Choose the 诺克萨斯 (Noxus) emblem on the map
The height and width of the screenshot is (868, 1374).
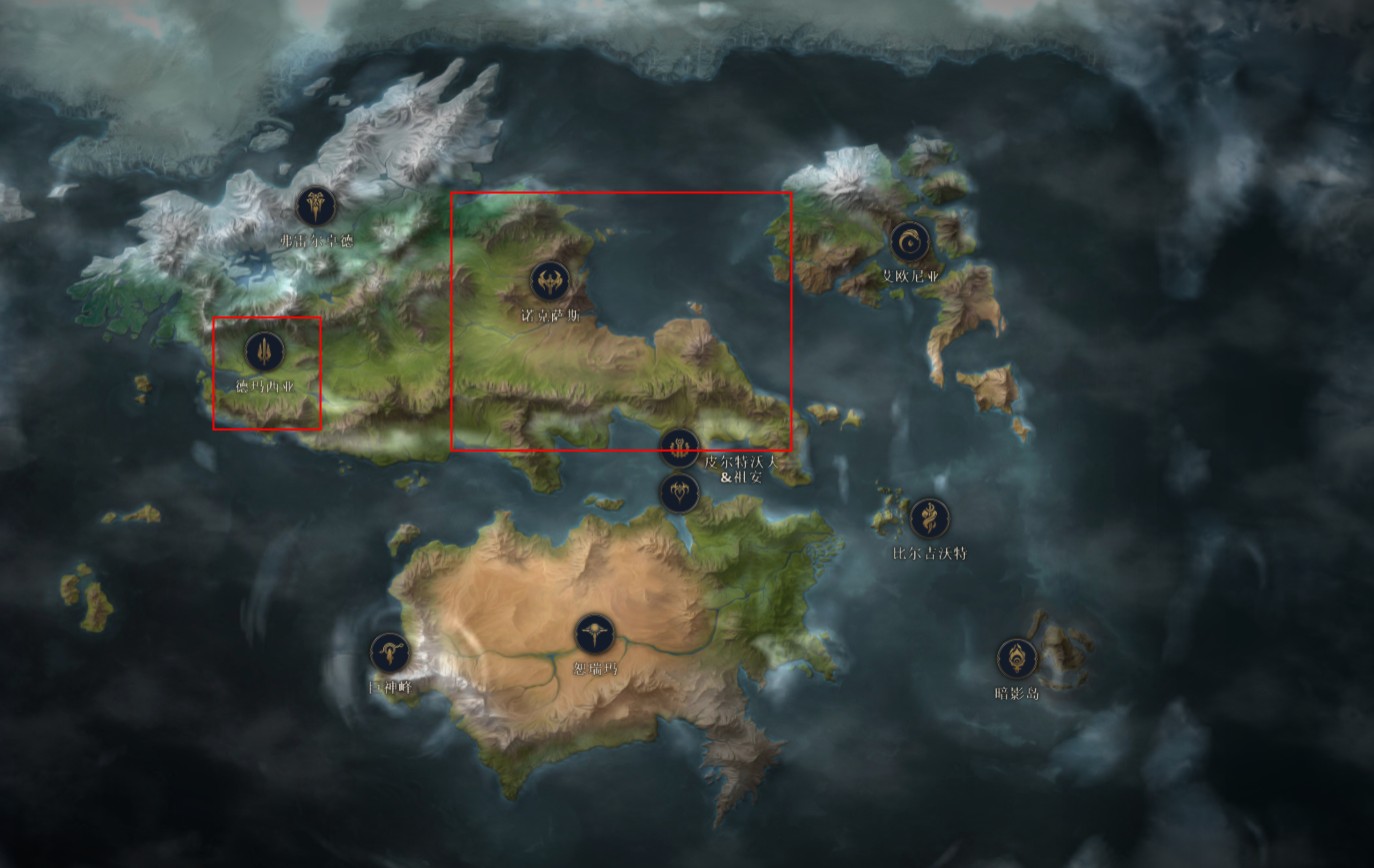(x=549, y=281)
